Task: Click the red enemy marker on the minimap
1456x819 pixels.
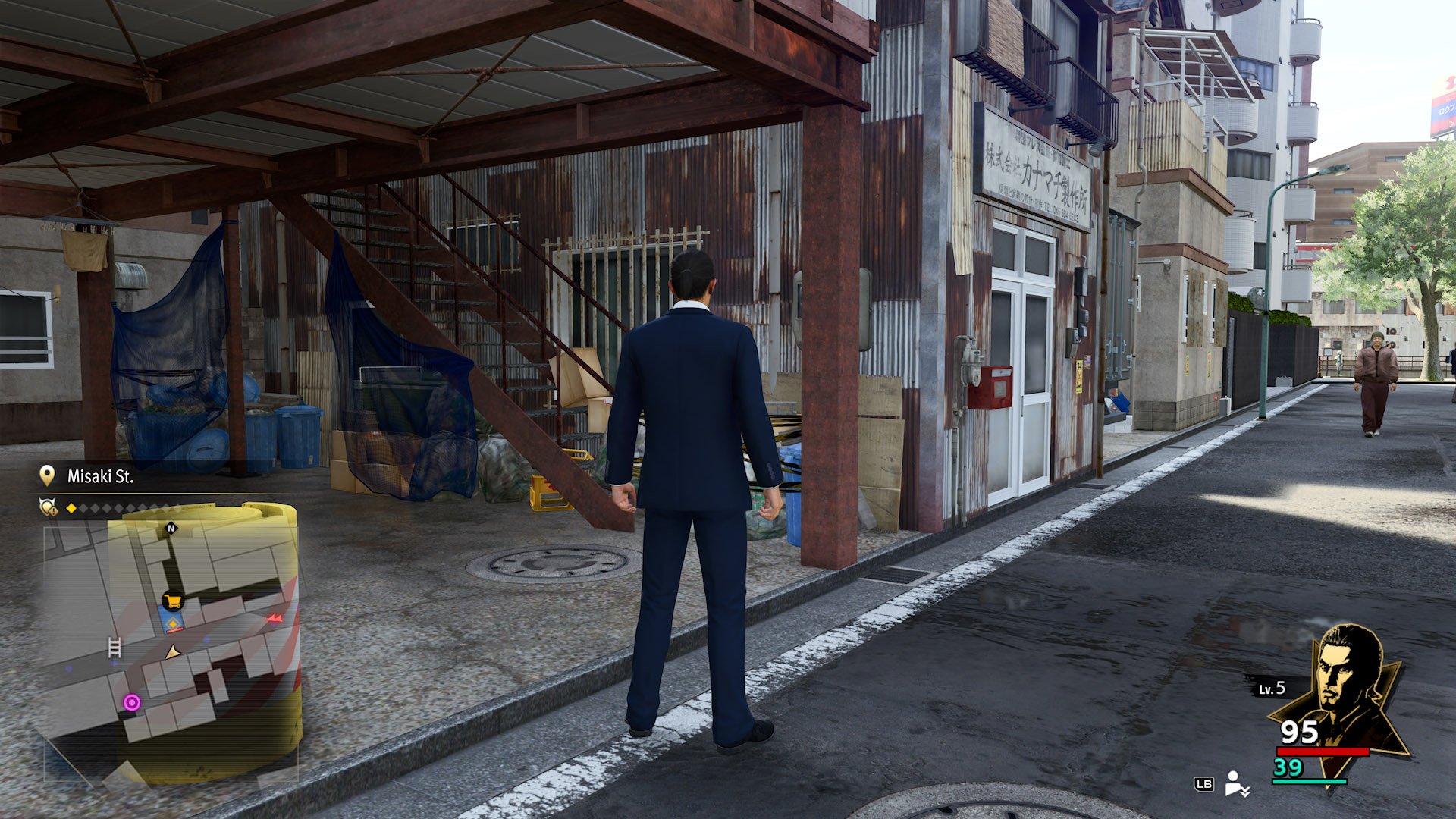Action: [x=275, y=619]
